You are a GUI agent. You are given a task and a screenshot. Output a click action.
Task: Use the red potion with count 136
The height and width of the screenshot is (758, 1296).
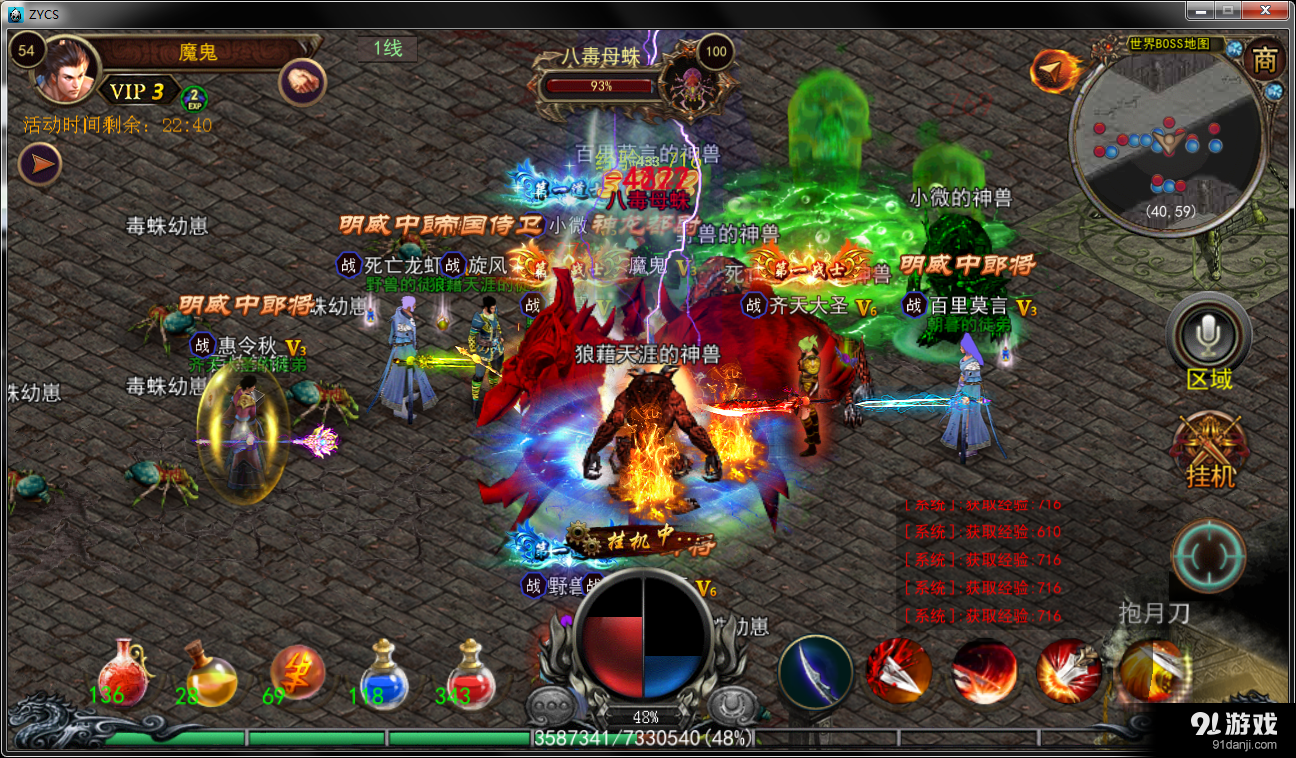tap(122, 672)
